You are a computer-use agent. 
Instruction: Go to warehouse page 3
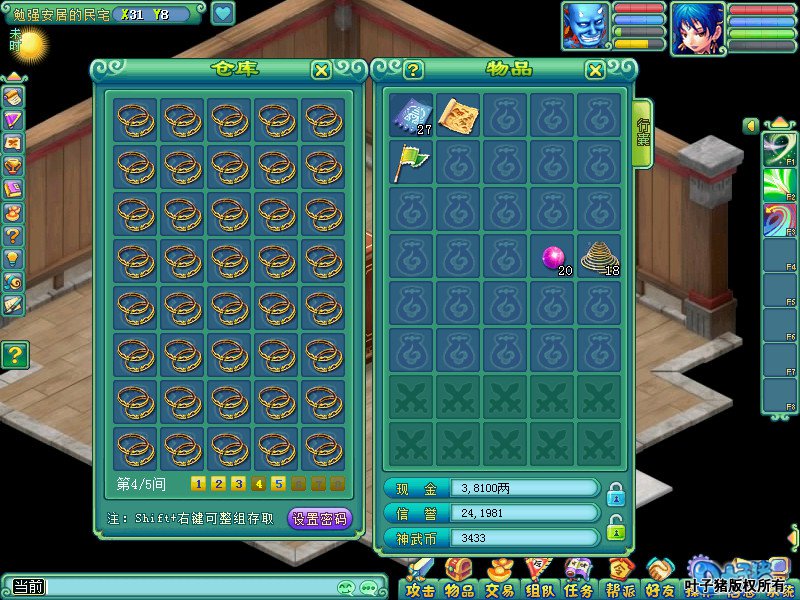click(x=238, y=484)
